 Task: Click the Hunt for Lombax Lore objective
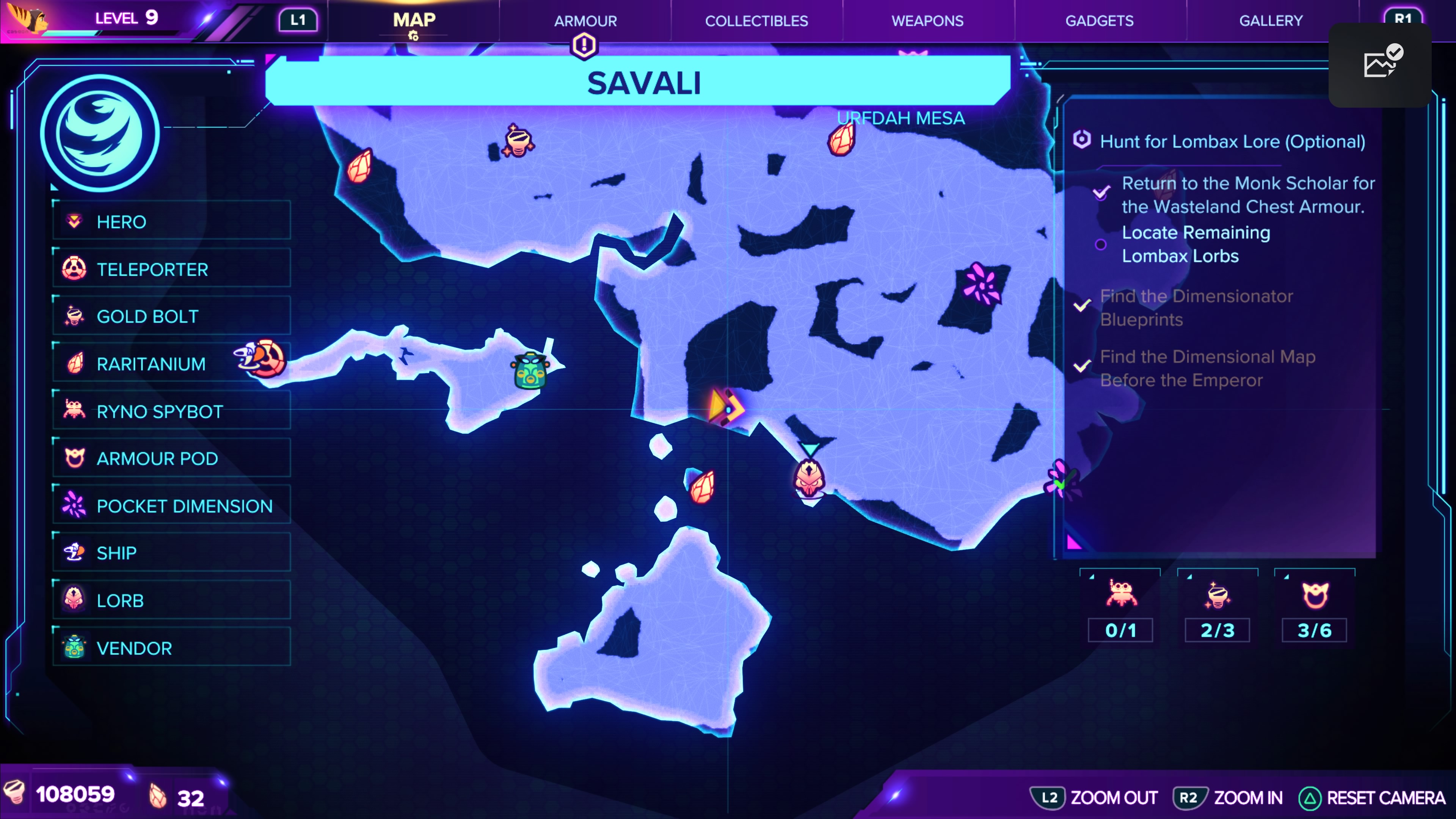click(1232, 141)
